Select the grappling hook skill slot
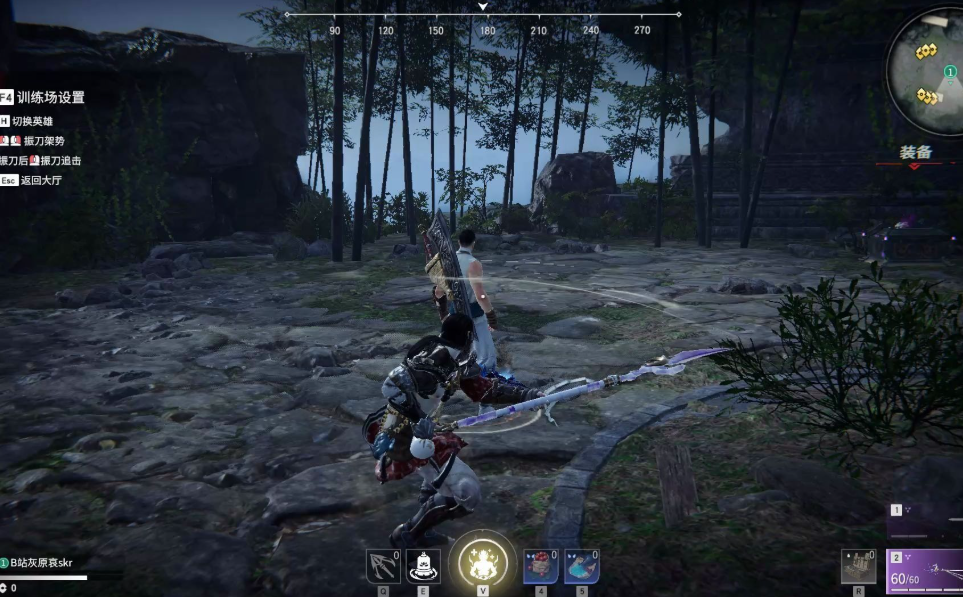 click(383, 567)
